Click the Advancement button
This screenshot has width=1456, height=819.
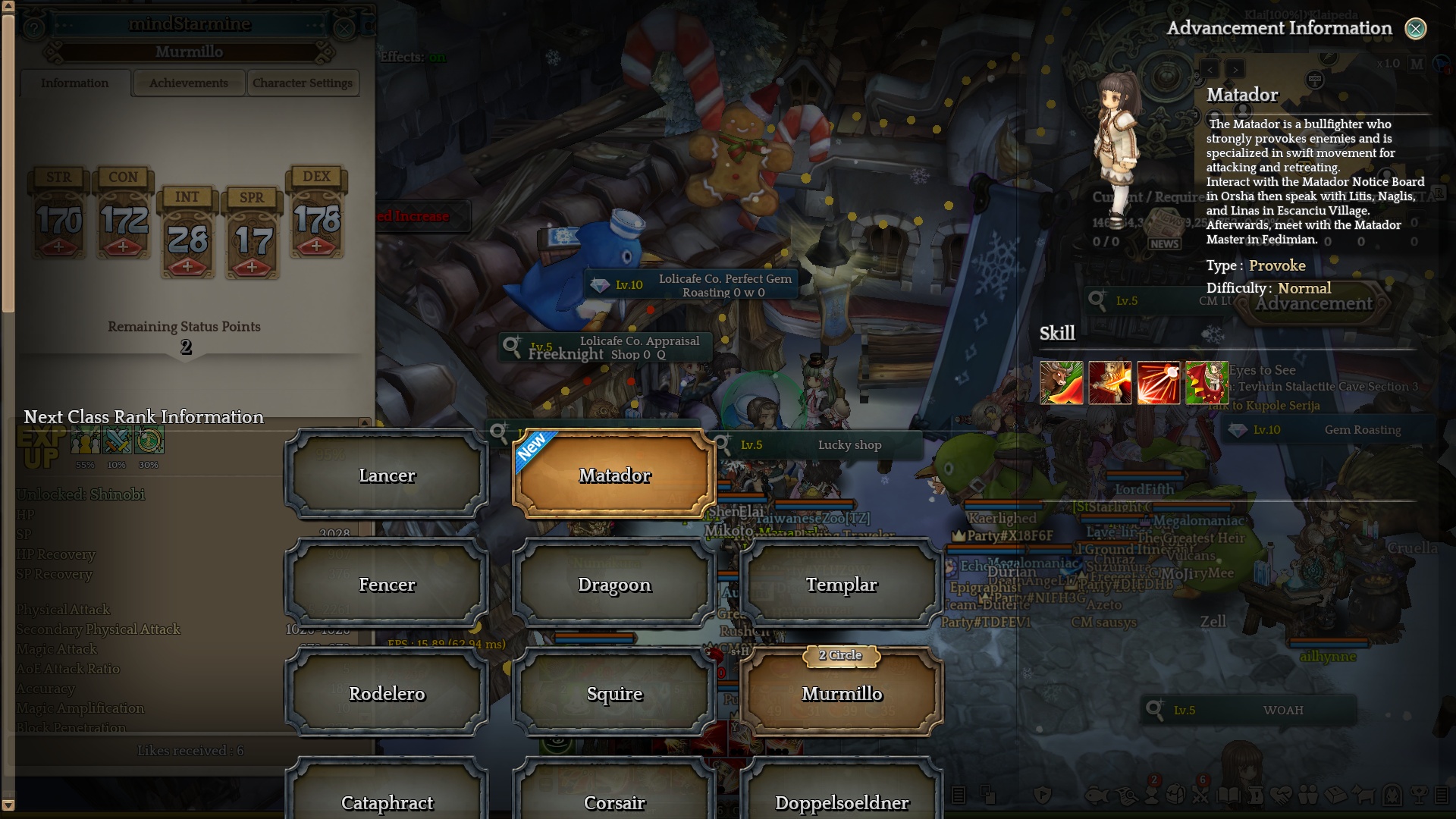pos(1313,304)
